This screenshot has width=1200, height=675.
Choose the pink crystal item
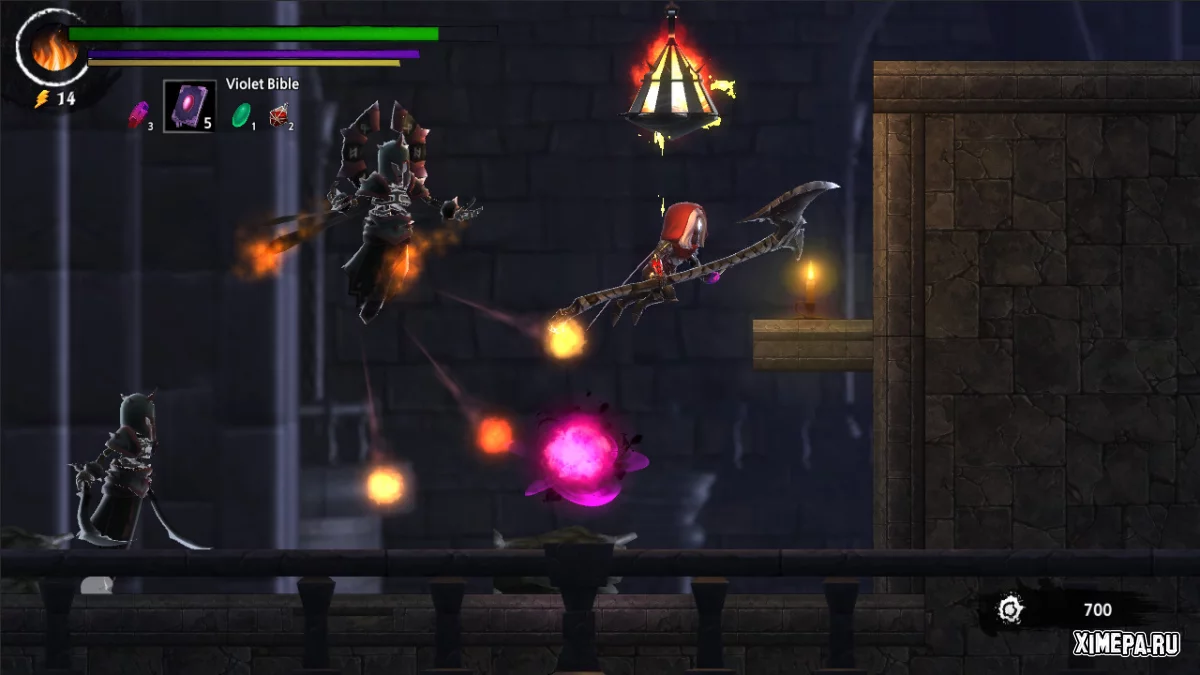pos(137,115)
